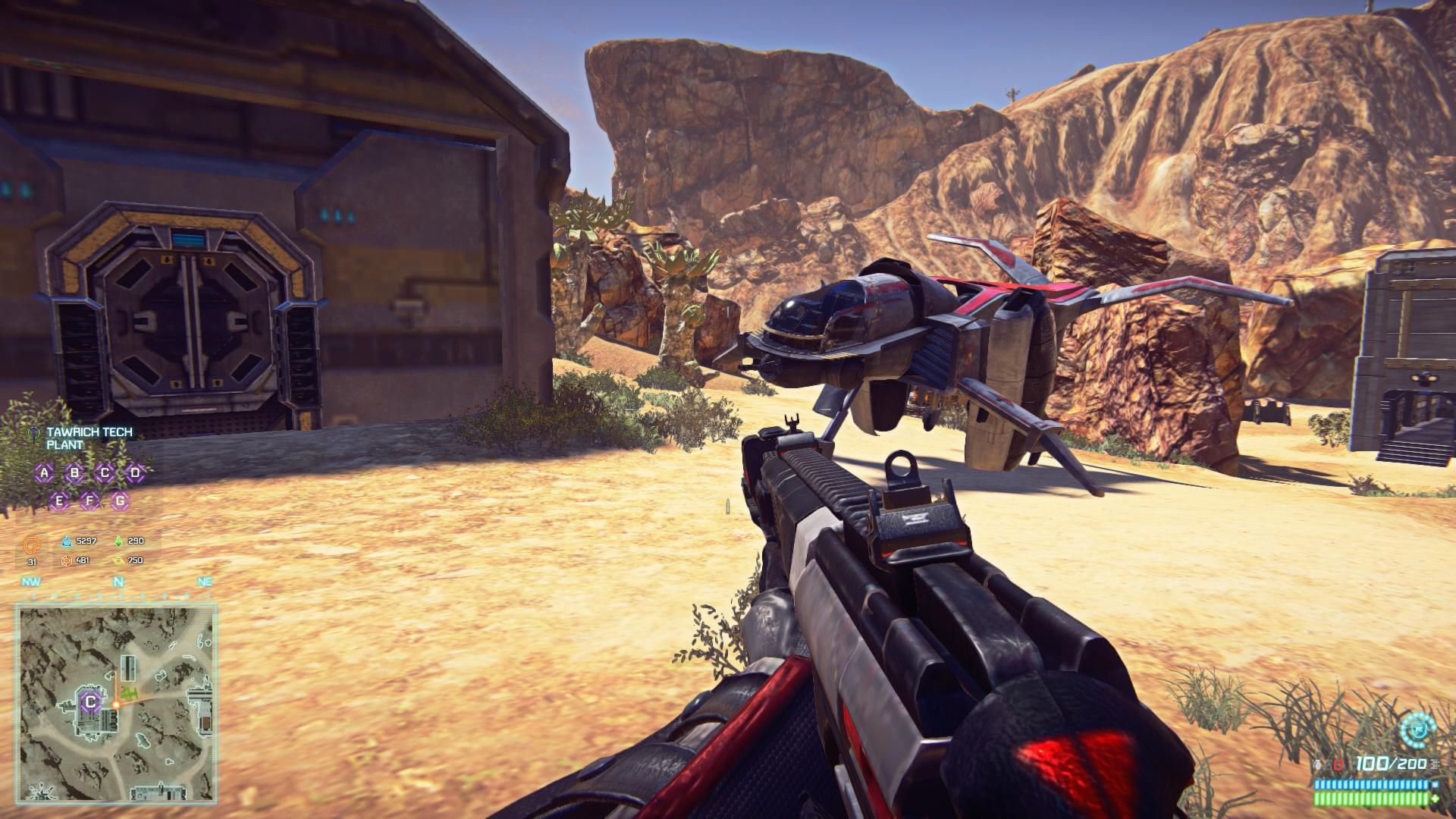Click the yellow certification points icon

118,560
